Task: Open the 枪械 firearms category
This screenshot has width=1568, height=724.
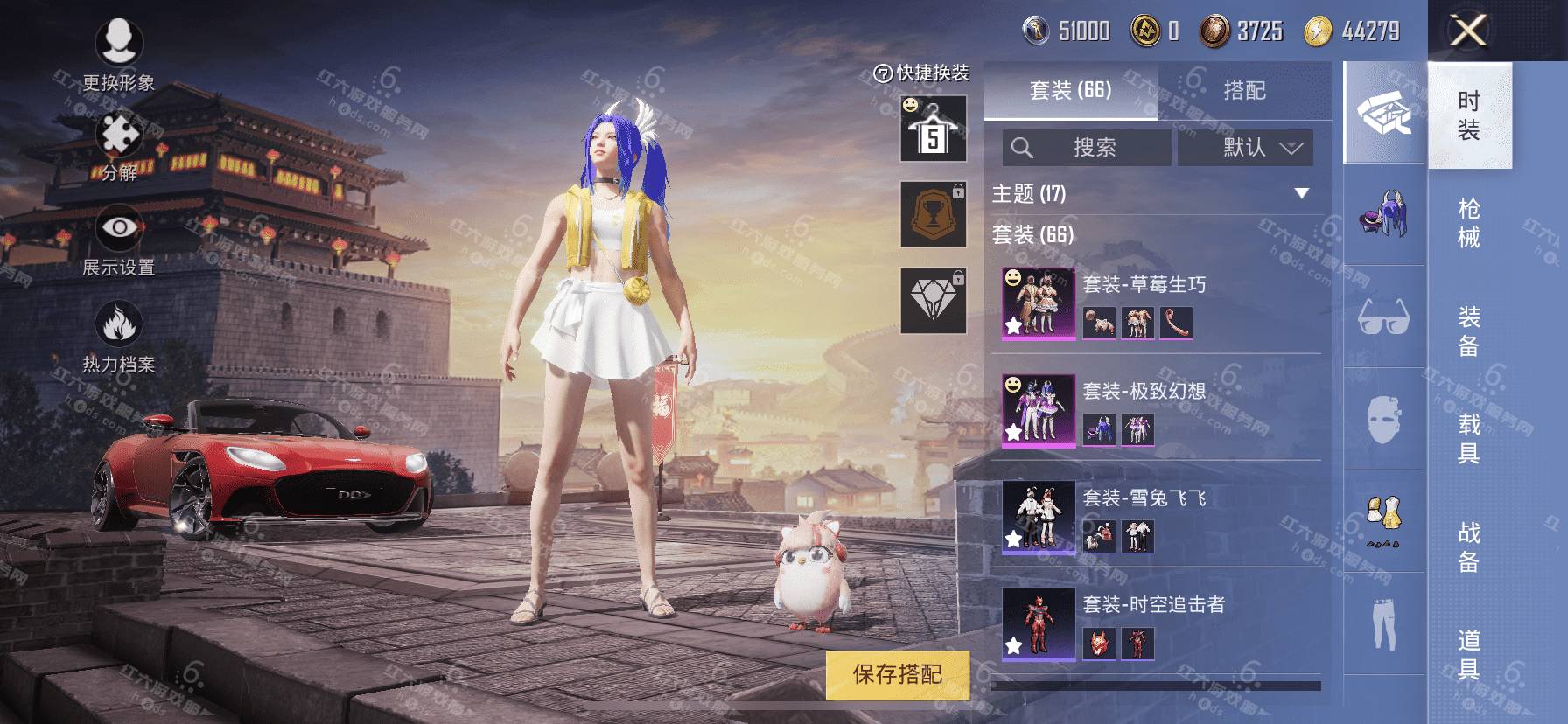Action: click(1469, 223)
